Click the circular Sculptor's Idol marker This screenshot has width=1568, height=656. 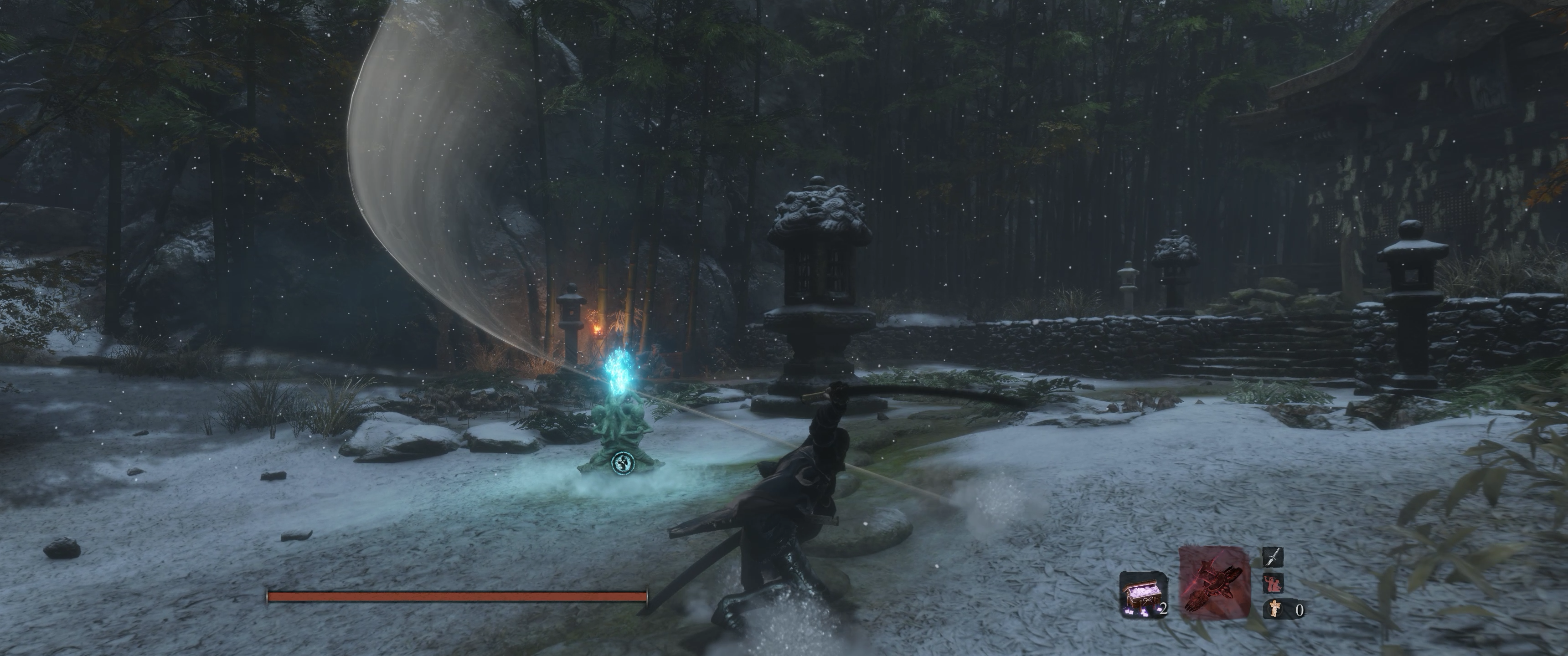pyautogui.click(x=621, y=463)
